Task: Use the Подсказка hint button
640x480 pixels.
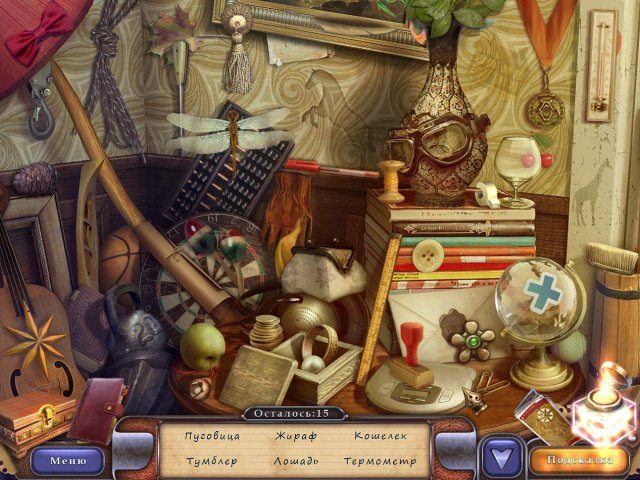Action: (x=580, y=460)
